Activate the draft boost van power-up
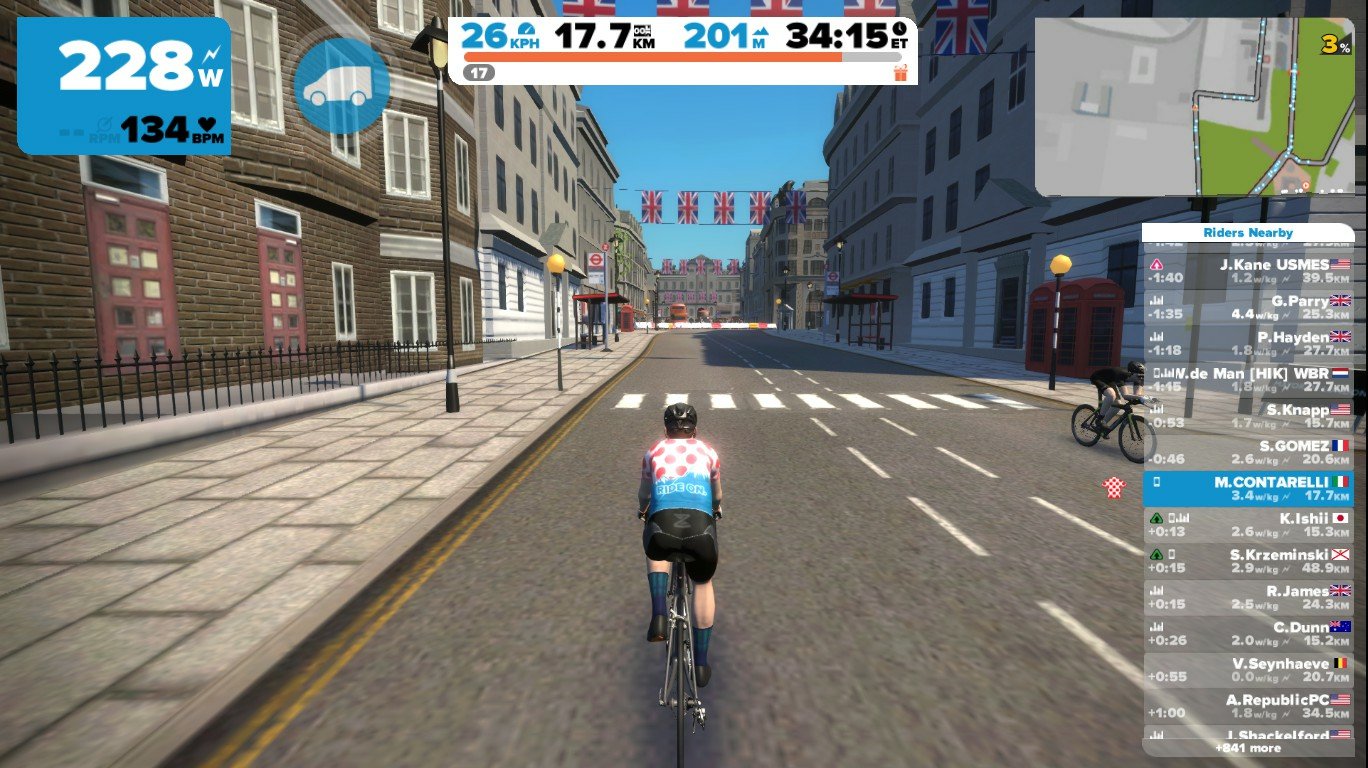1368x768 pixels. tap(341, 85)
